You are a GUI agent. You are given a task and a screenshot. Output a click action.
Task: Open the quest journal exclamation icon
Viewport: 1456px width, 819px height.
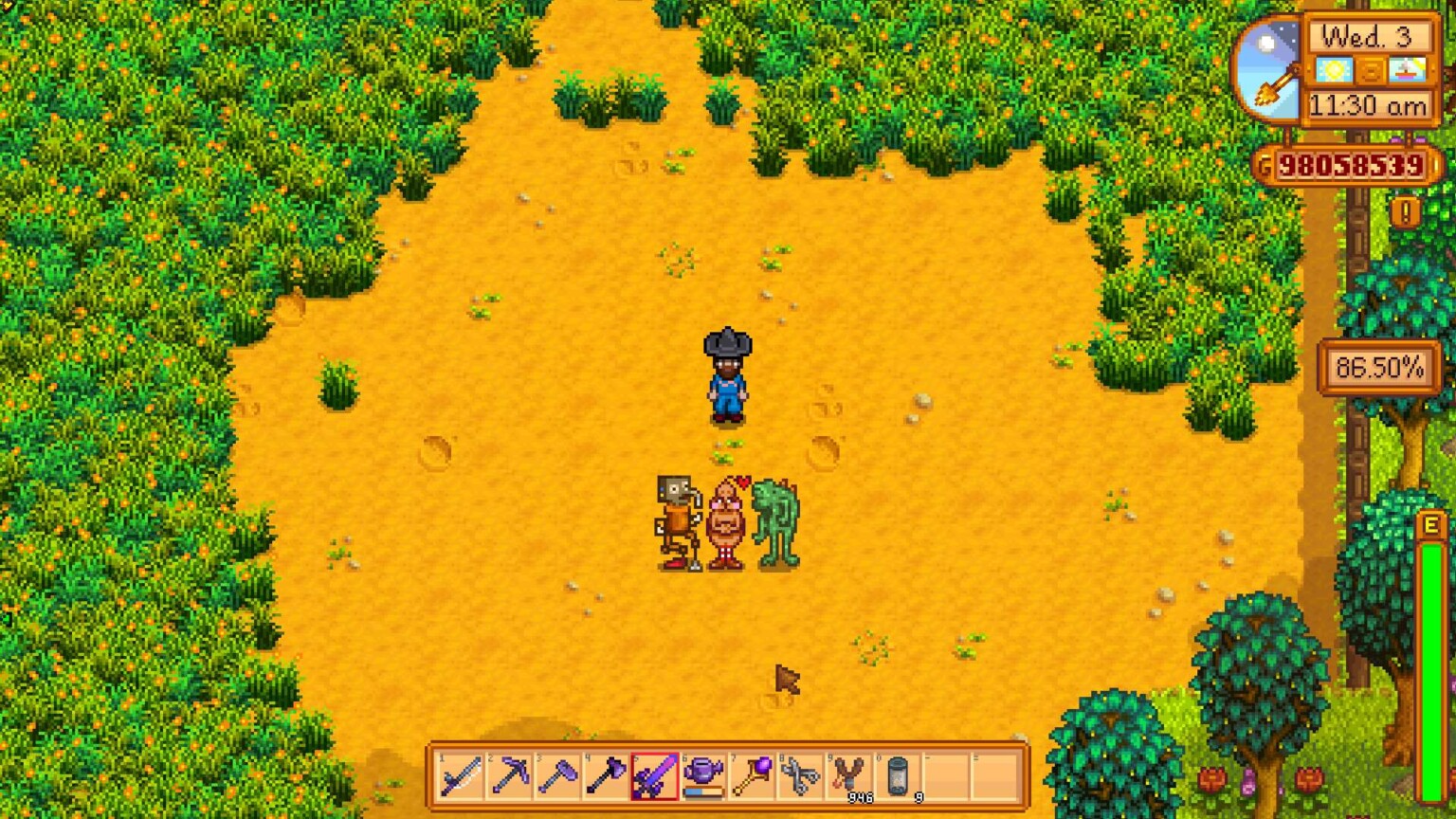click(1404, 210)
